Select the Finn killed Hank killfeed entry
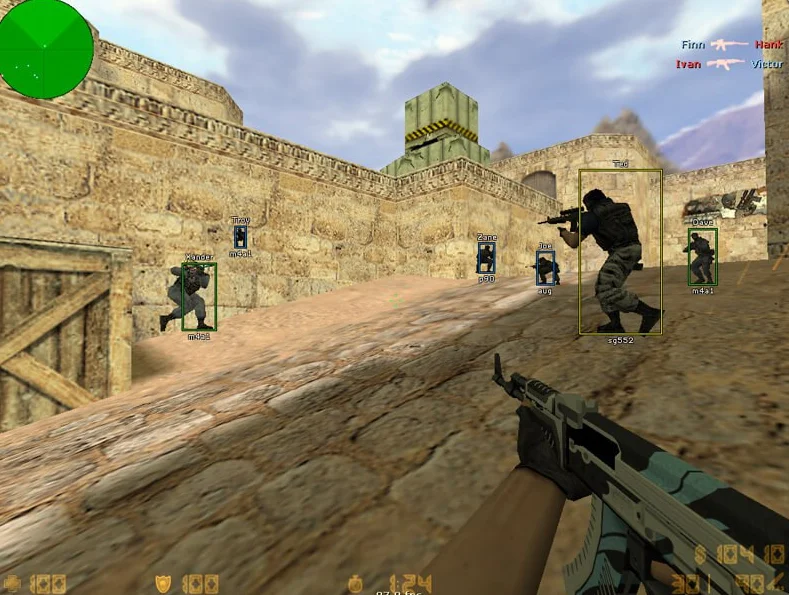The image size is (789, 595). (731, 45)
